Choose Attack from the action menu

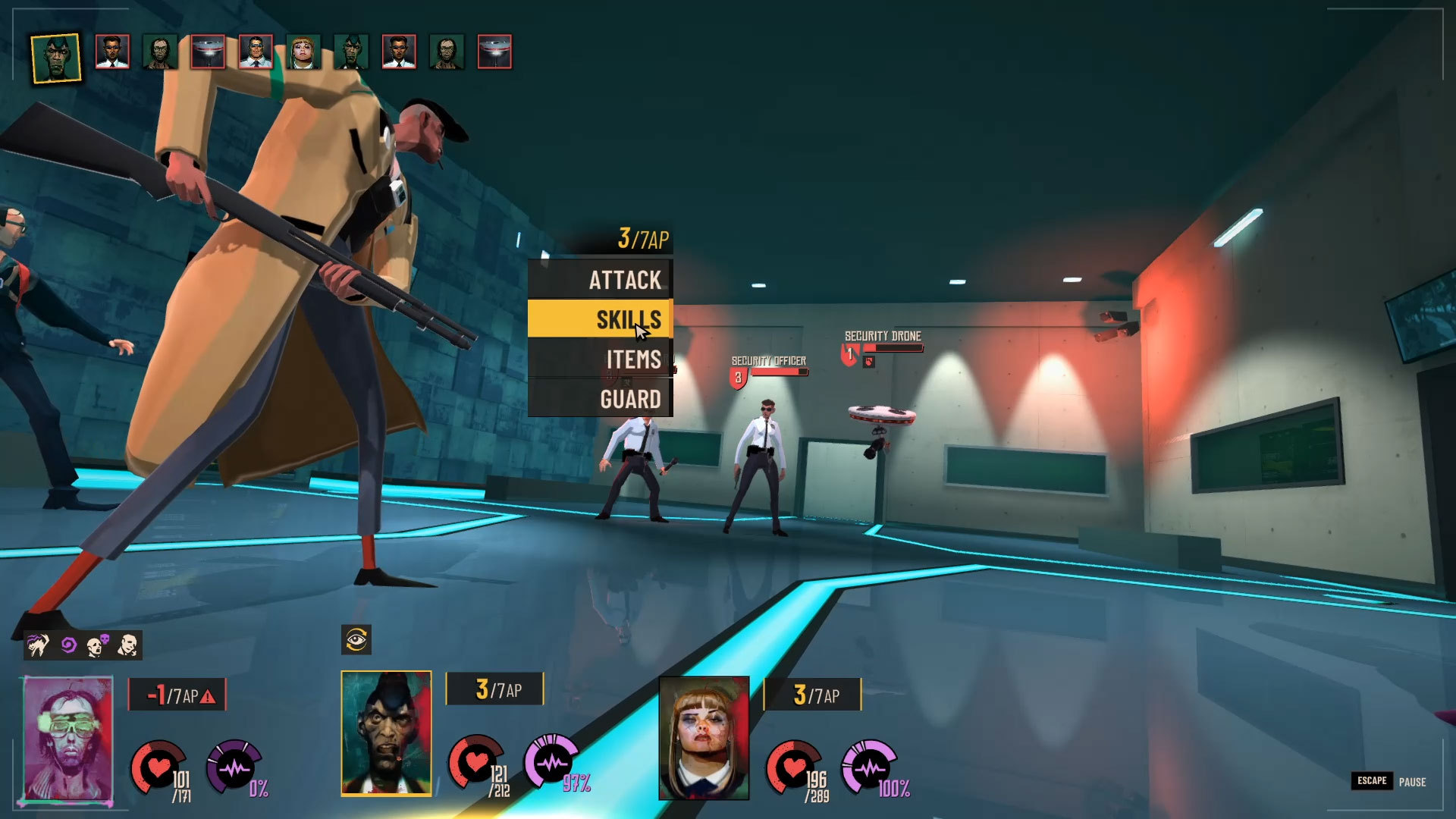(x=600, y=280)
